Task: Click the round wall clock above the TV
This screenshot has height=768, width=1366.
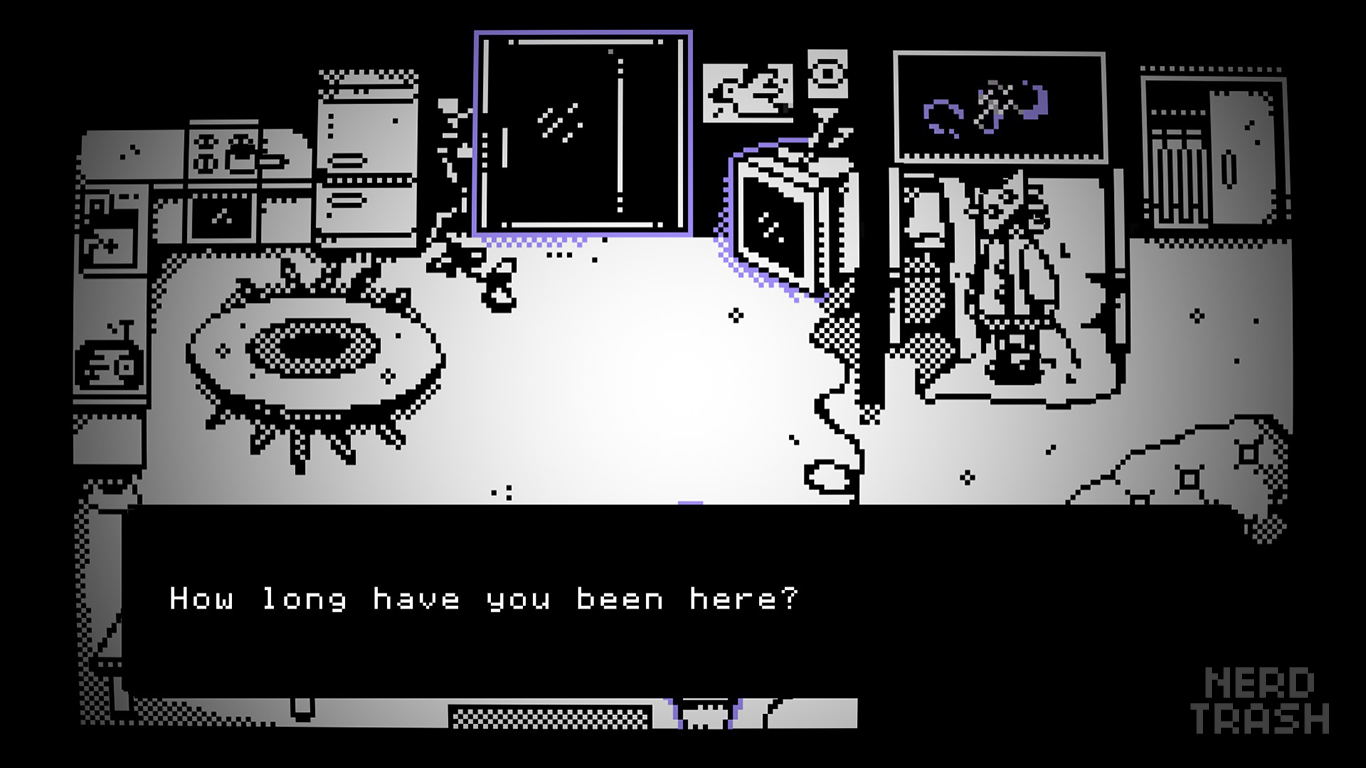Action: click(829, 72)
